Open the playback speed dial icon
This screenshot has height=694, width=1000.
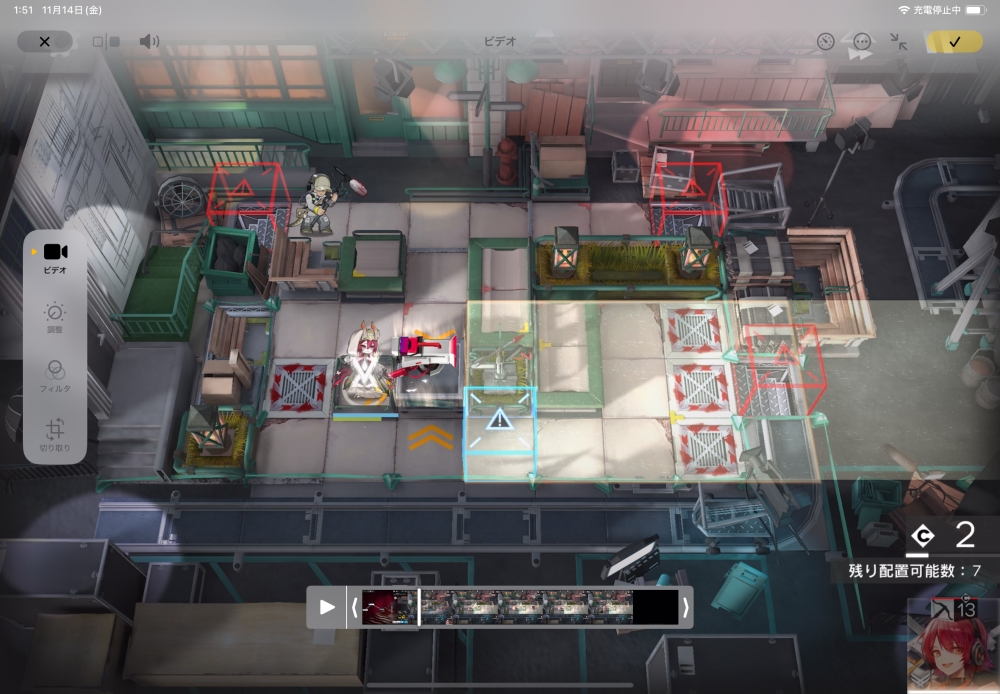[825, 42]
